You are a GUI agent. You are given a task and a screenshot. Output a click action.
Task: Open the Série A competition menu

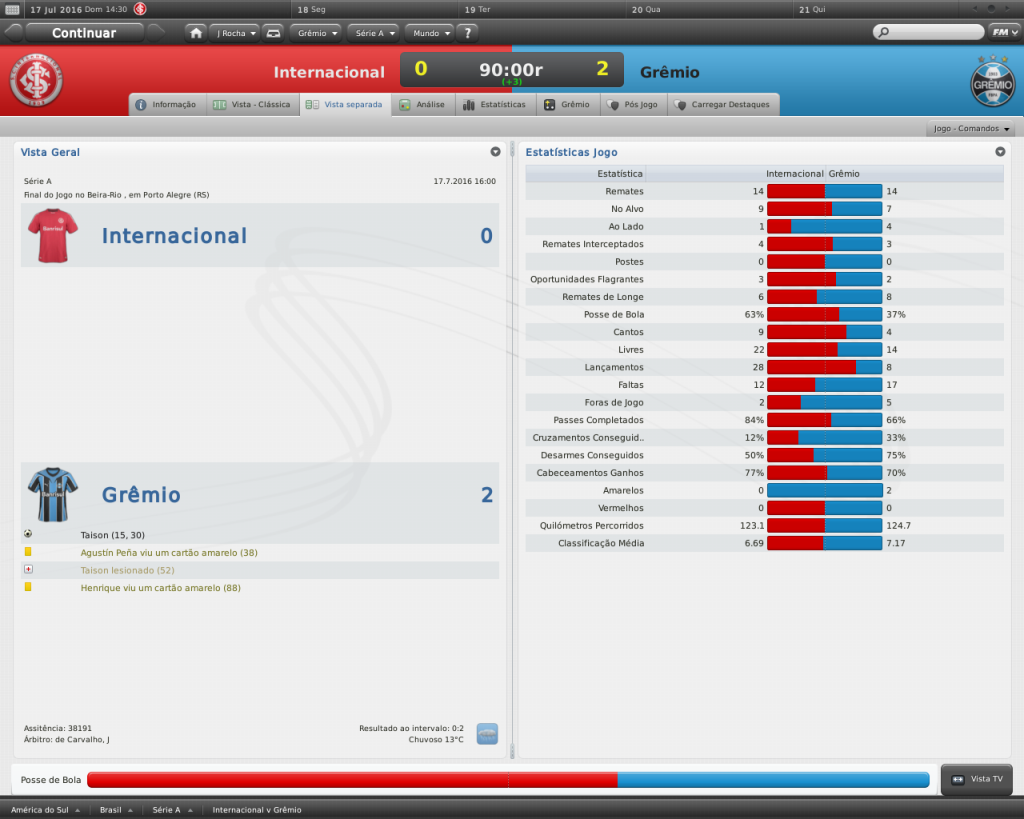tap(374, 33)
